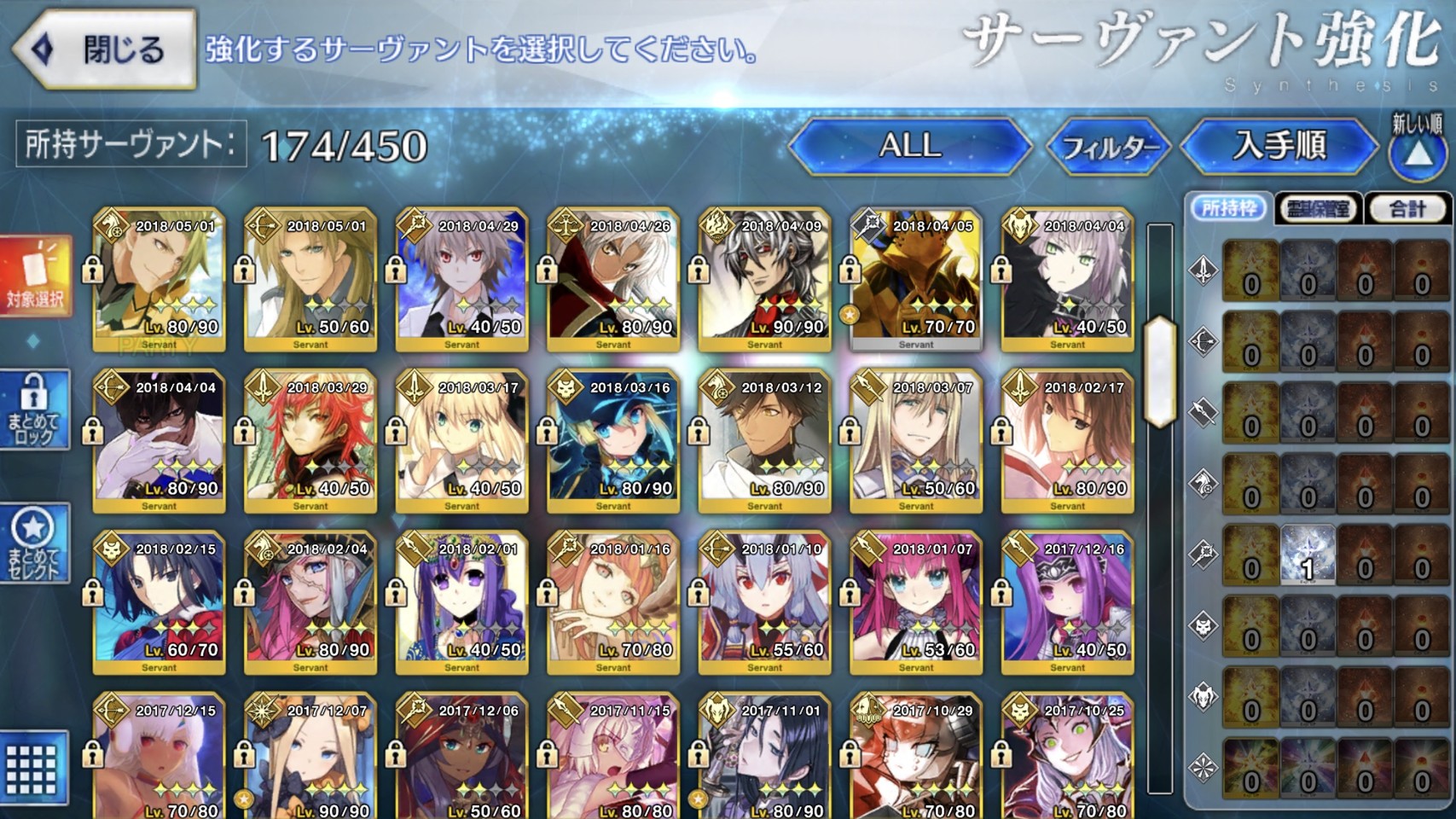Toggle the ascending/descending triangle sort button
This screenshot has height=819, width=1456.
click(1418, 152)
